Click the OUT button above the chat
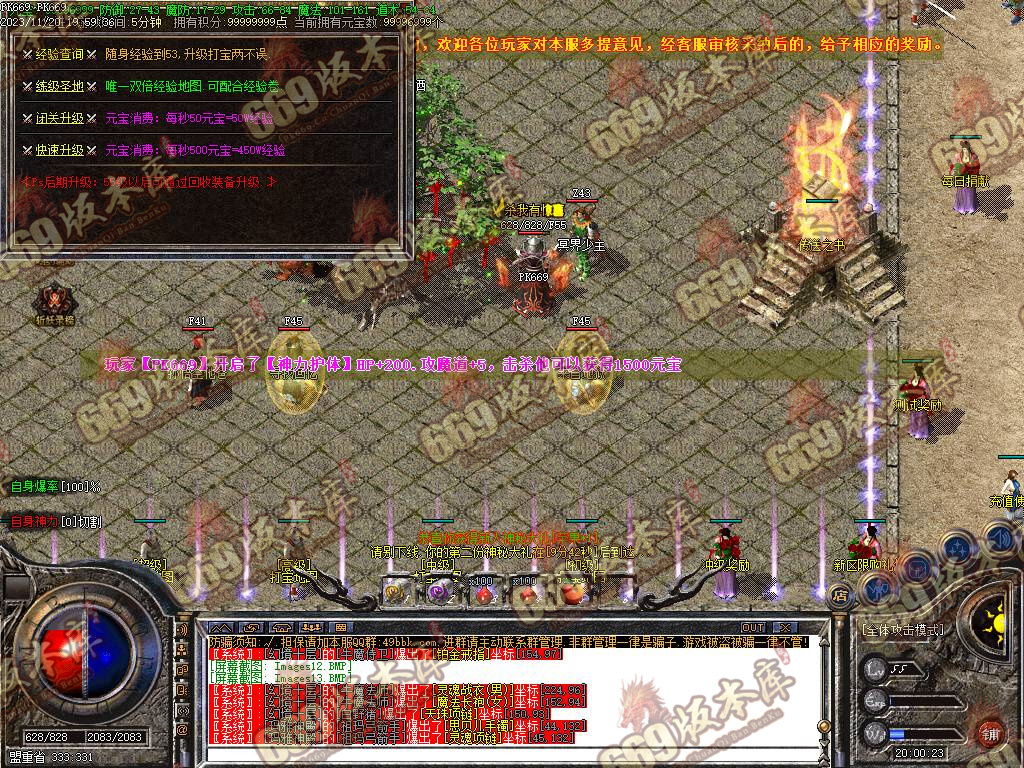The height and width of the screenshot is (768, 1024). pos(753,628)
